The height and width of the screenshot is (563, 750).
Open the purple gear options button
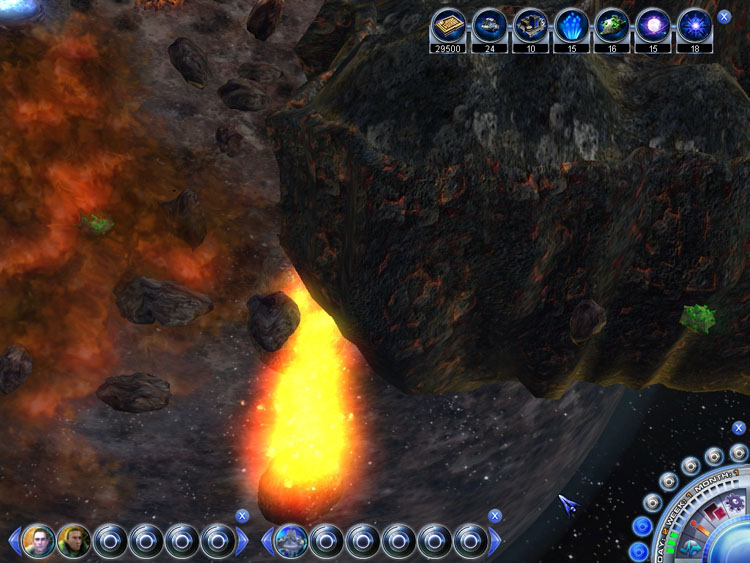[735, 502]
